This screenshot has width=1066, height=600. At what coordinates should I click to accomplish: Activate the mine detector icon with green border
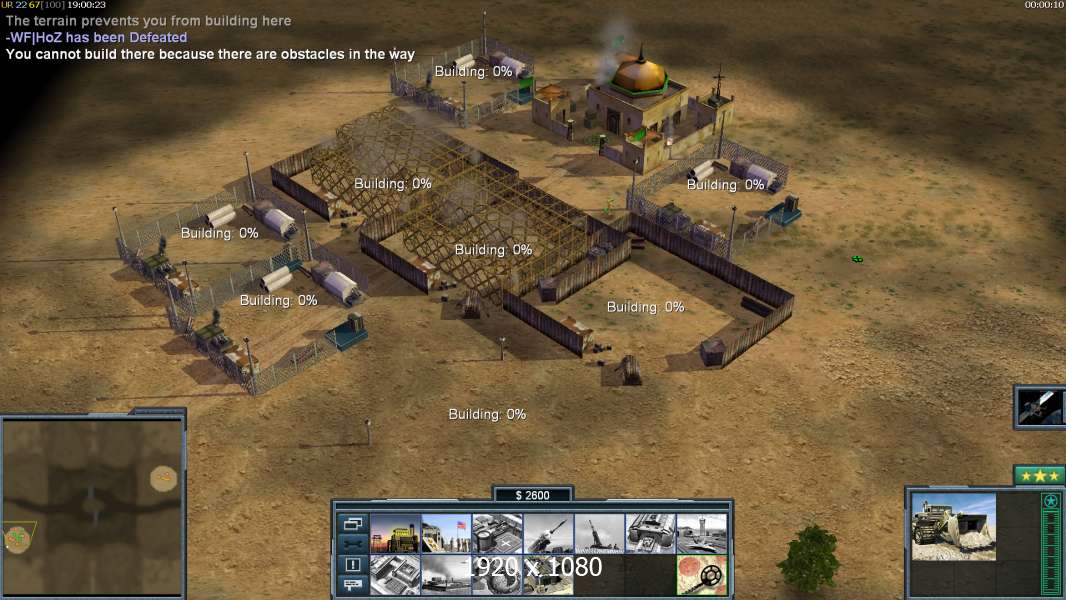701,575
